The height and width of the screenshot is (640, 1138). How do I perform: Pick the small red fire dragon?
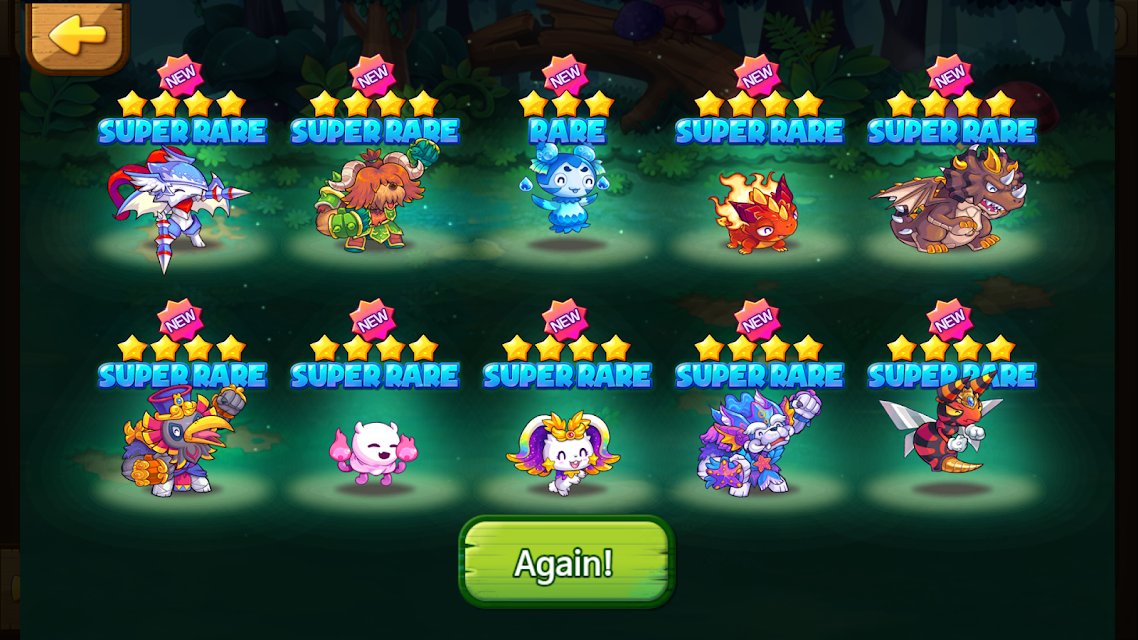(x=757, y=212)
